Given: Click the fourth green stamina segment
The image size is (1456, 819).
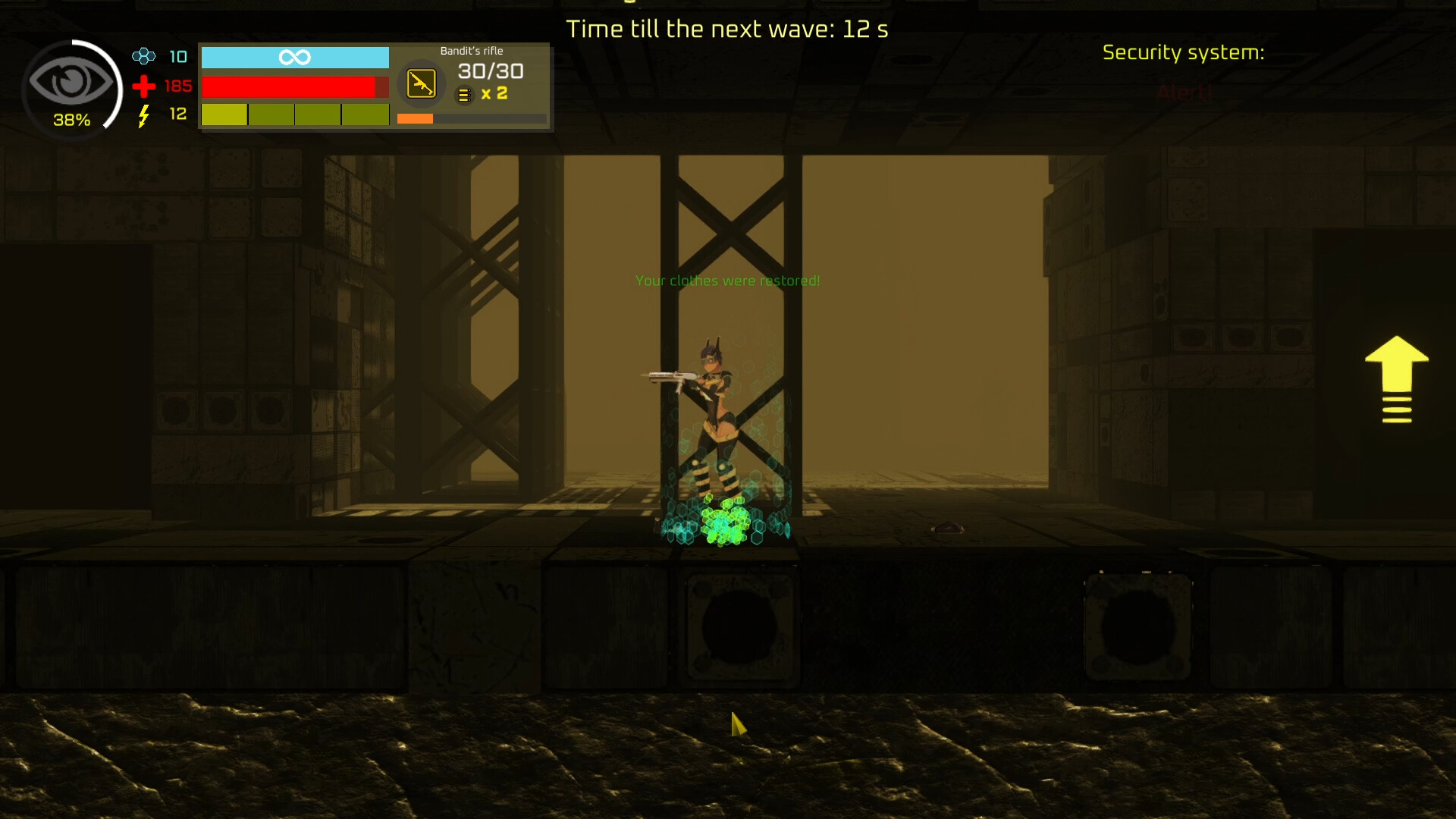Looking at the screenshot, I should click(366, 115).
